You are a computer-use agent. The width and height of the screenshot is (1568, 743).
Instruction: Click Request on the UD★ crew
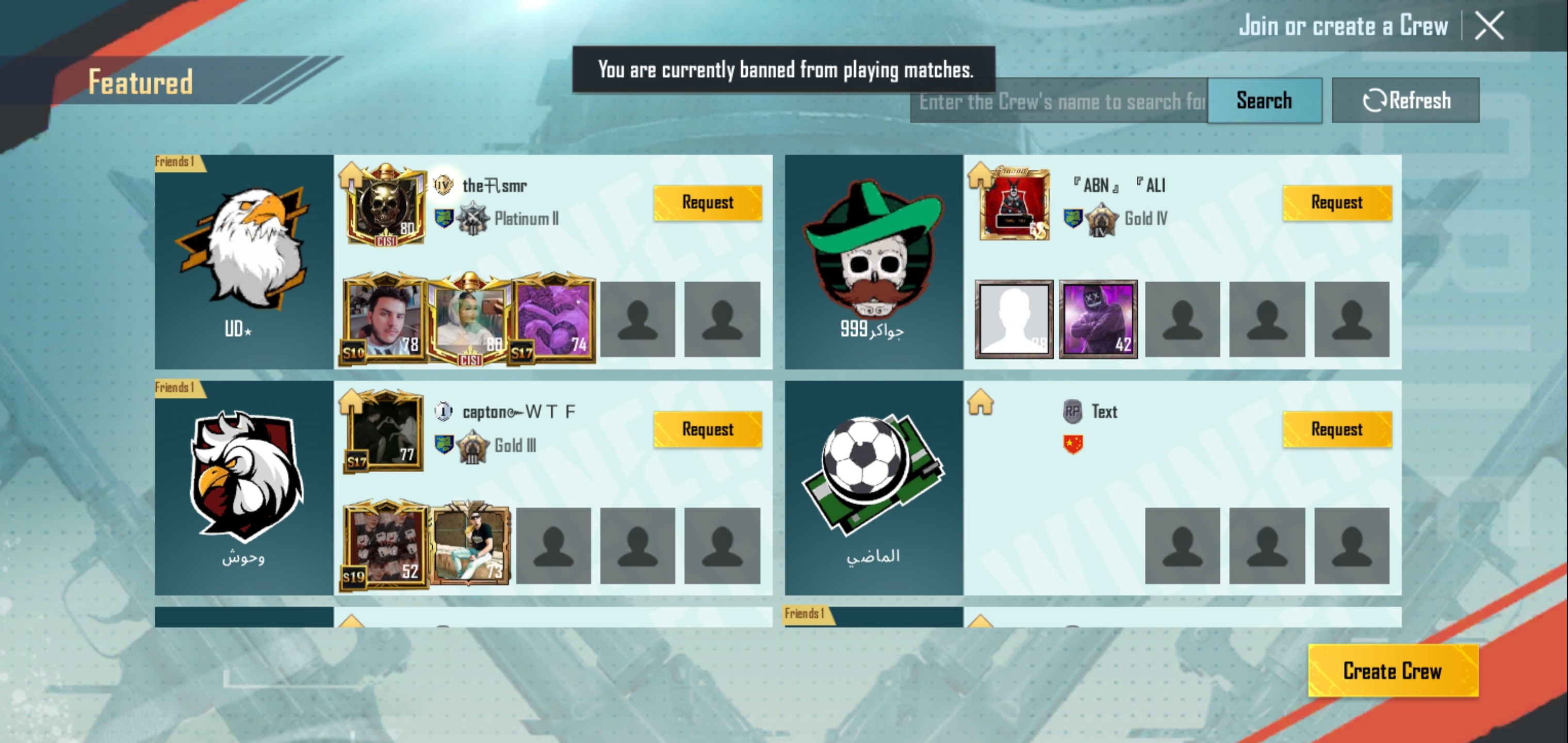coord(707,202)
